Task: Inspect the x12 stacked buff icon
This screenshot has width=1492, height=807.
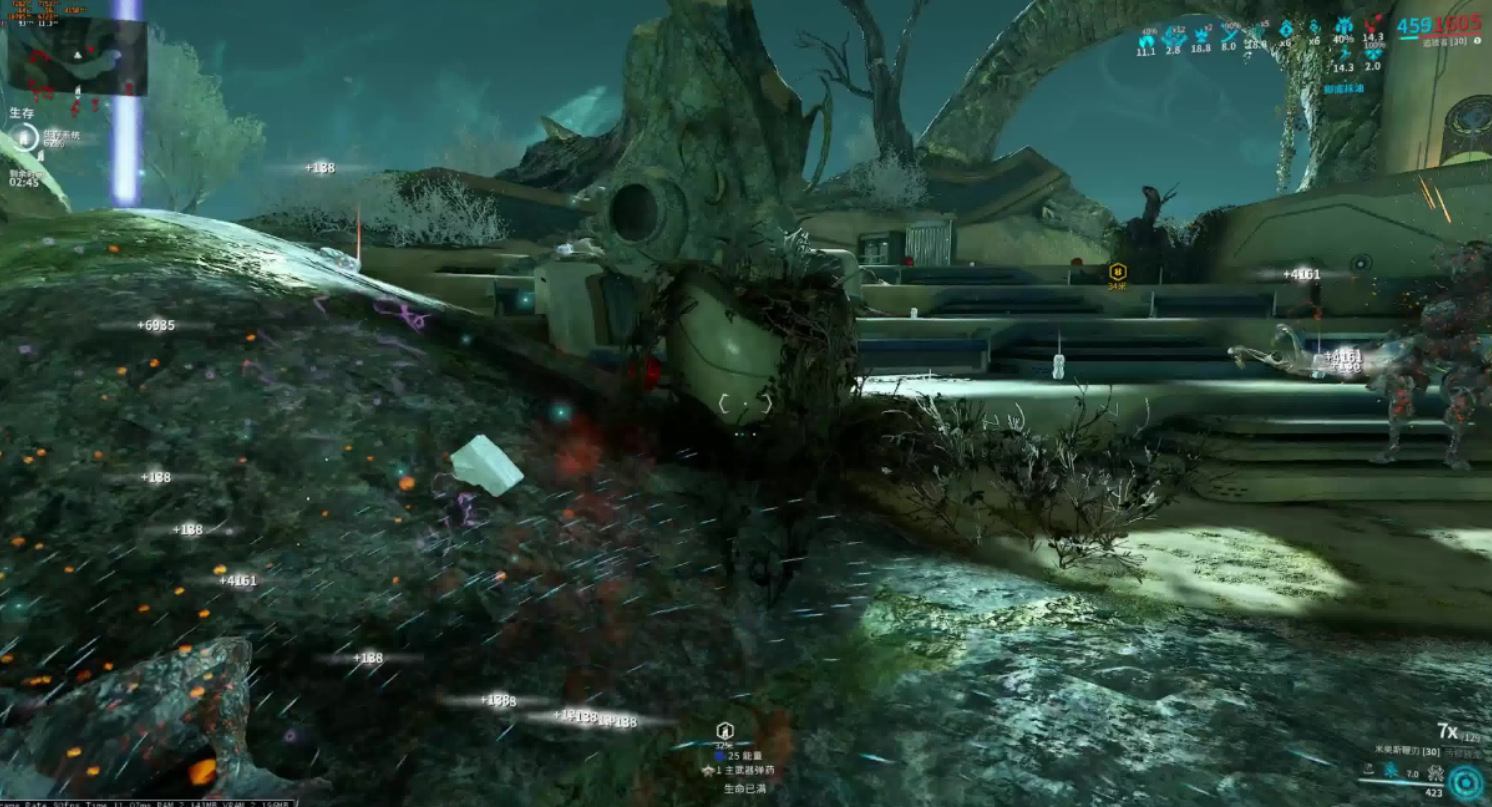Action: click(x=1174, y=39)
